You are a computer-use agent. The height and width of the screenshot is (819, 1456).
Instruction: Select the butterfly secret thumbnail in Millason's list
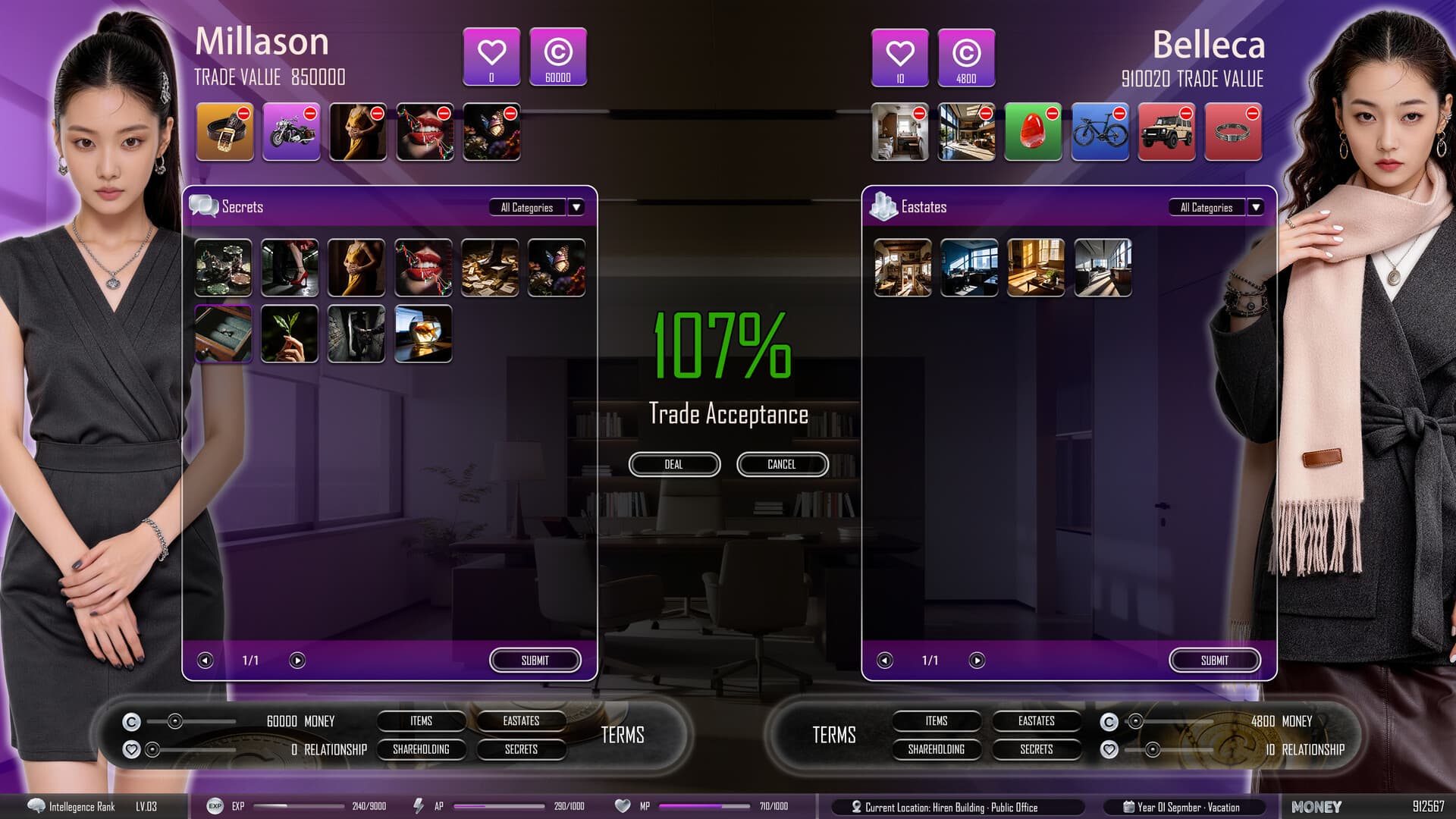click(x=557, y=268)
